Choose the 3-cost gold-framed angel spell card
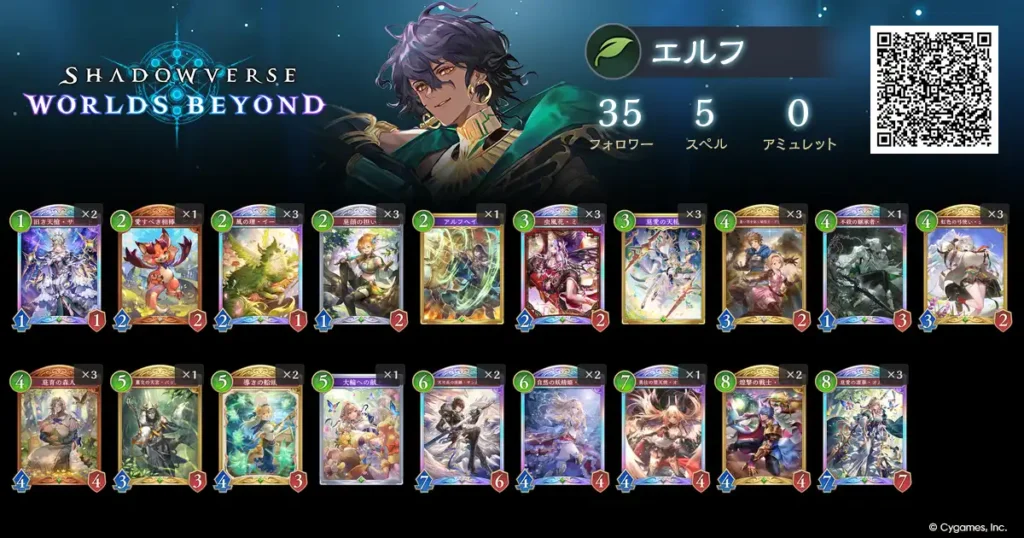This screenshot has height=538, width=1024. (x=662, y=270)
